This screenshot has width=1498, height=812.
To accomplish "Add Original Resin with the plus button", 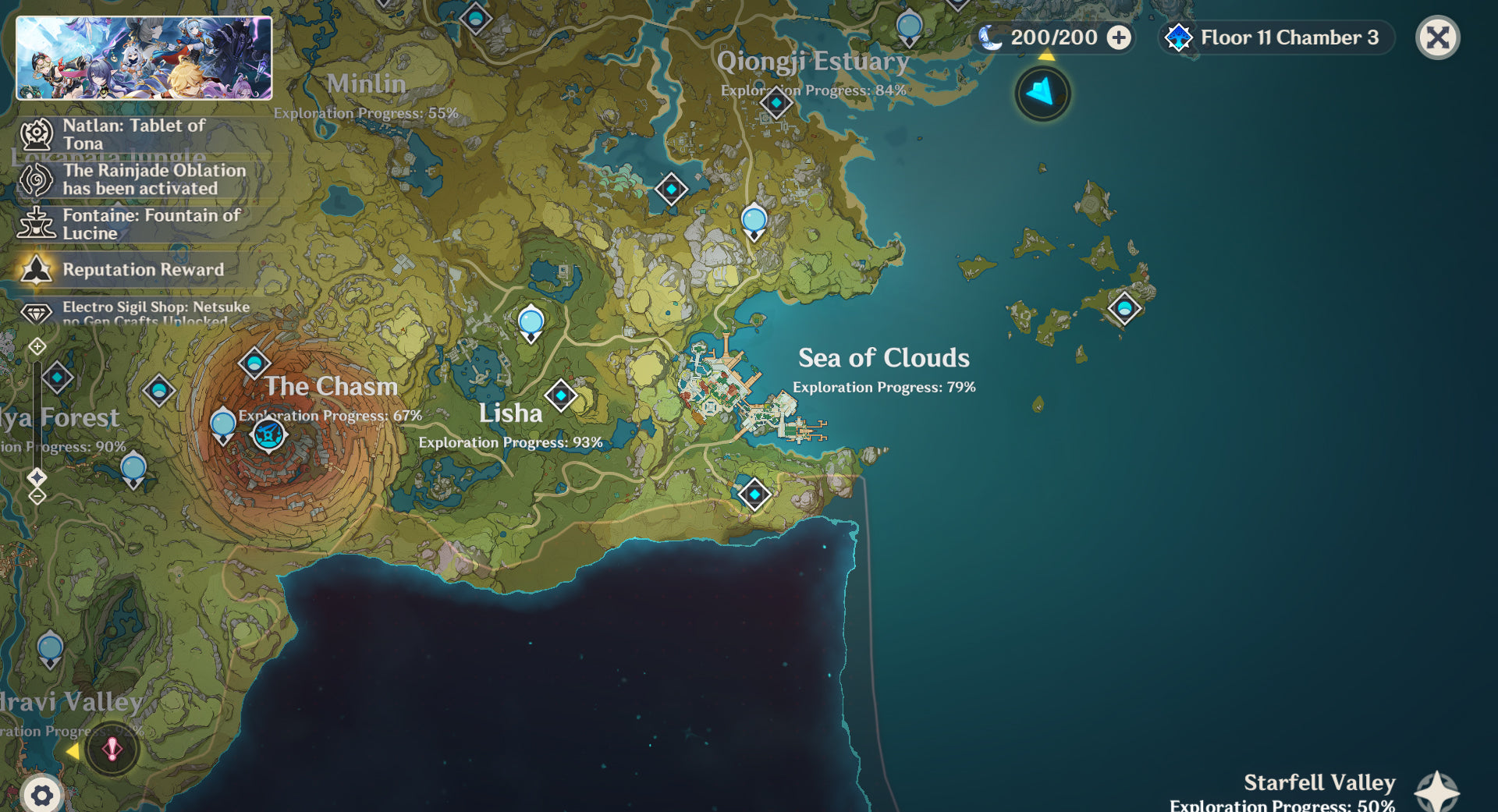I will click(x=1119, y=37).
